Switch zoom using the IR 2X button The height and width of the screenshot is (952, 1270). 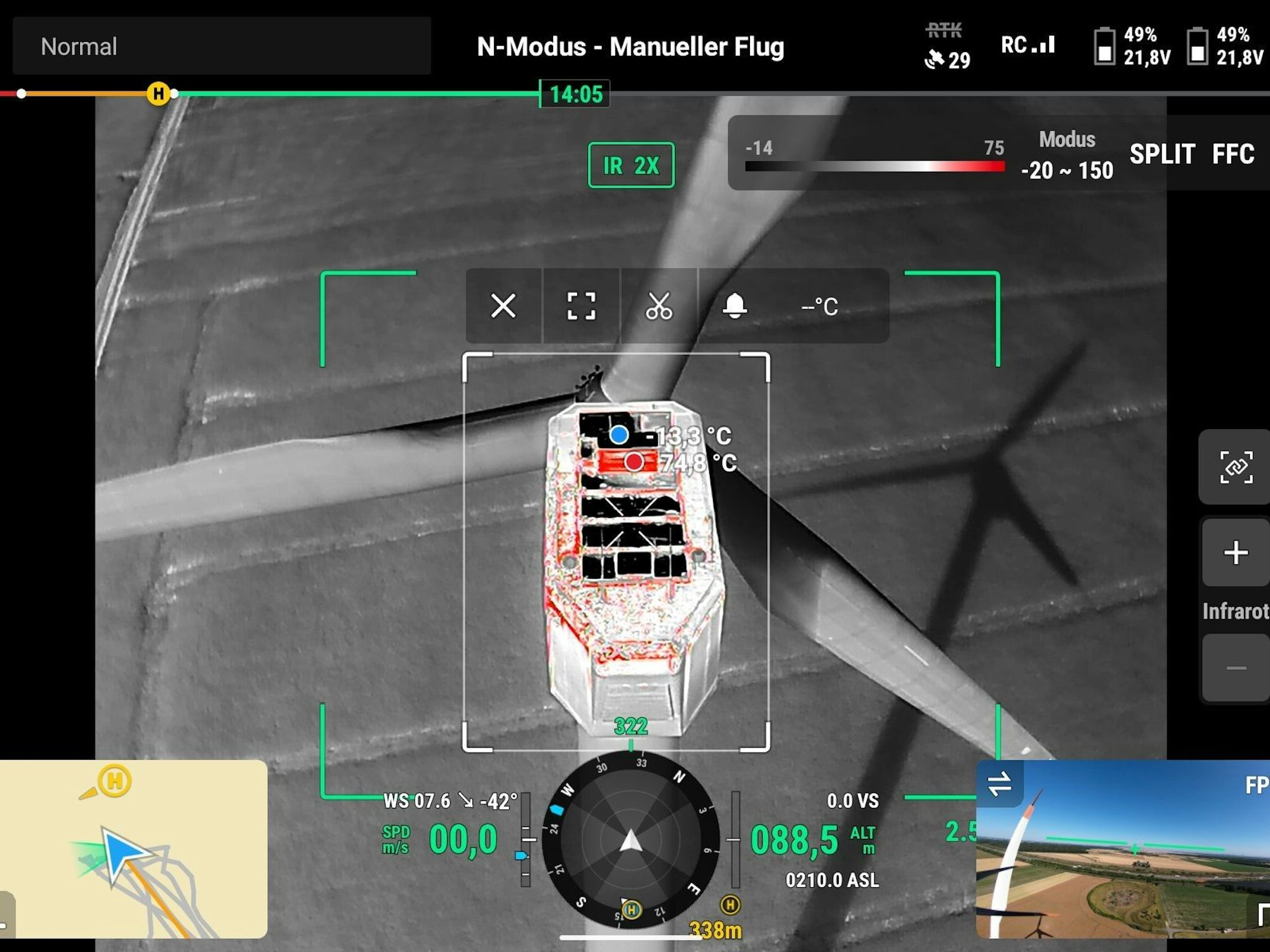point(631,165)
